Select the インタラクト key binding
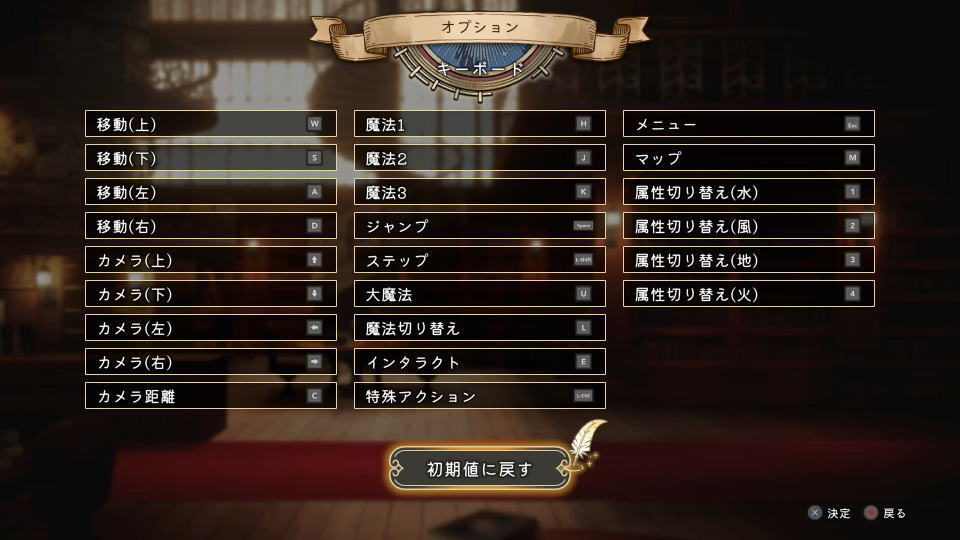 coord(479,362)
